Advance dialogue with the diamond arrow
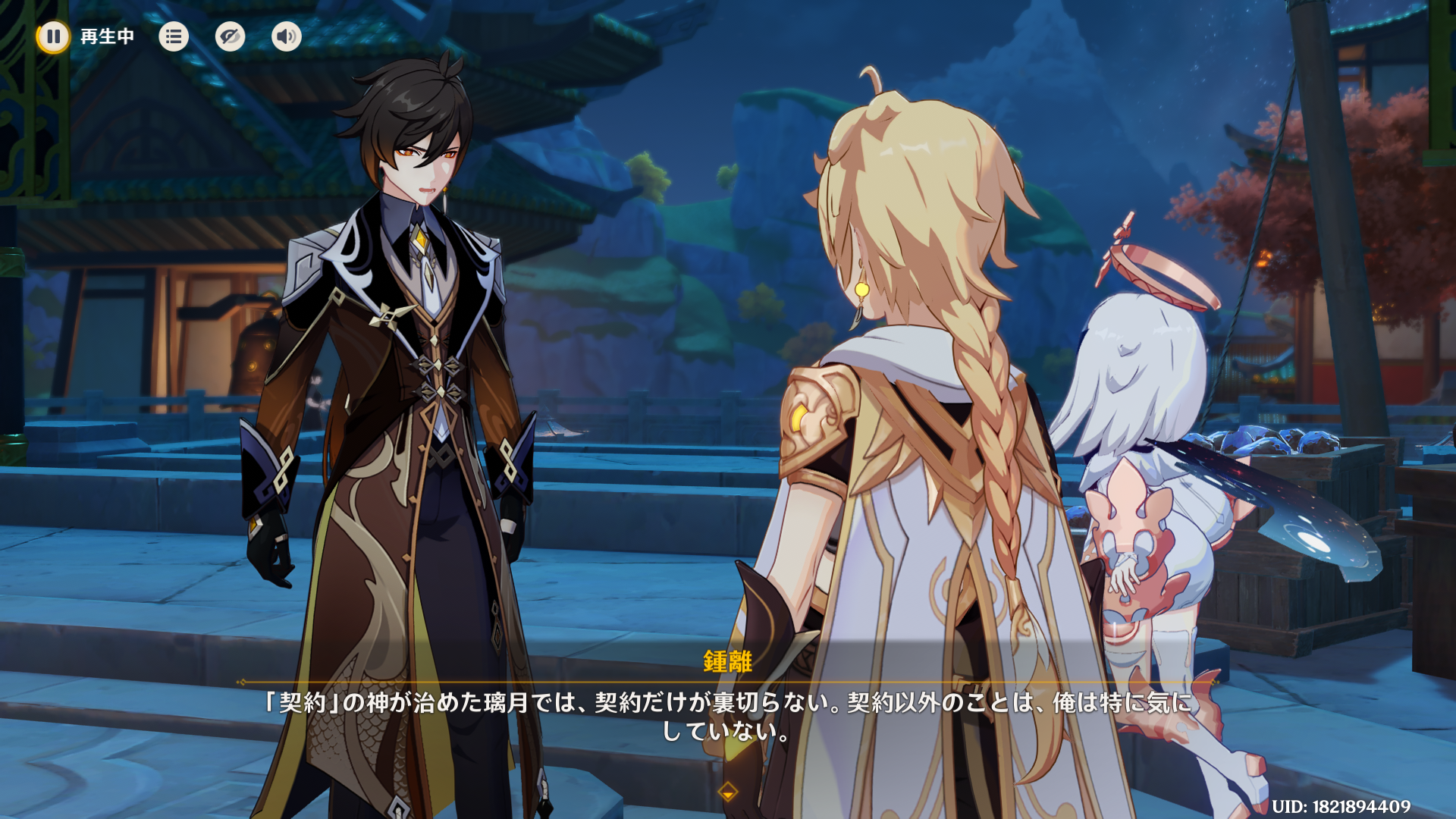This screenshot has width=1456, height=819. [728, 792]
